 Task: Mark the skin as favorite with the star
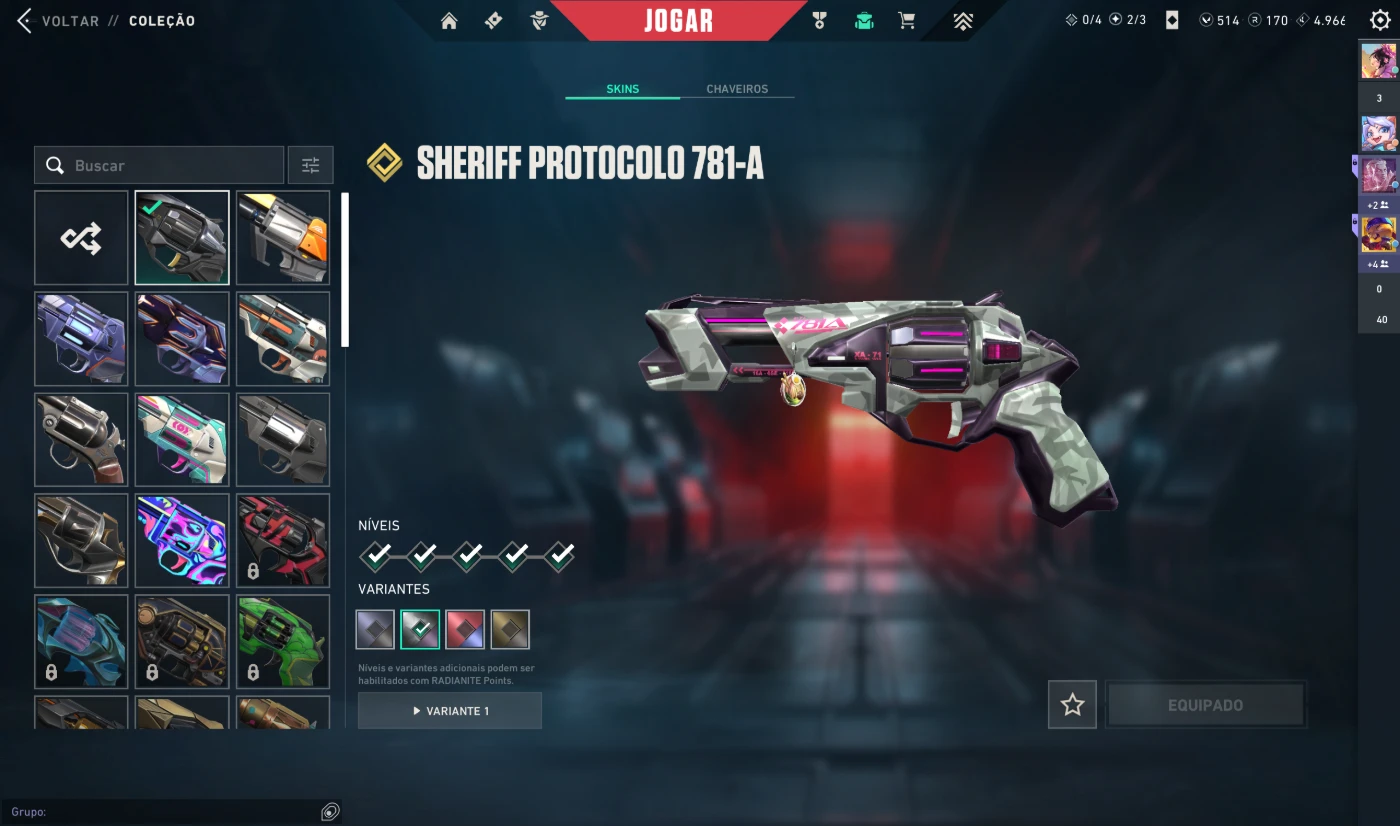[x=1072, y=705]
